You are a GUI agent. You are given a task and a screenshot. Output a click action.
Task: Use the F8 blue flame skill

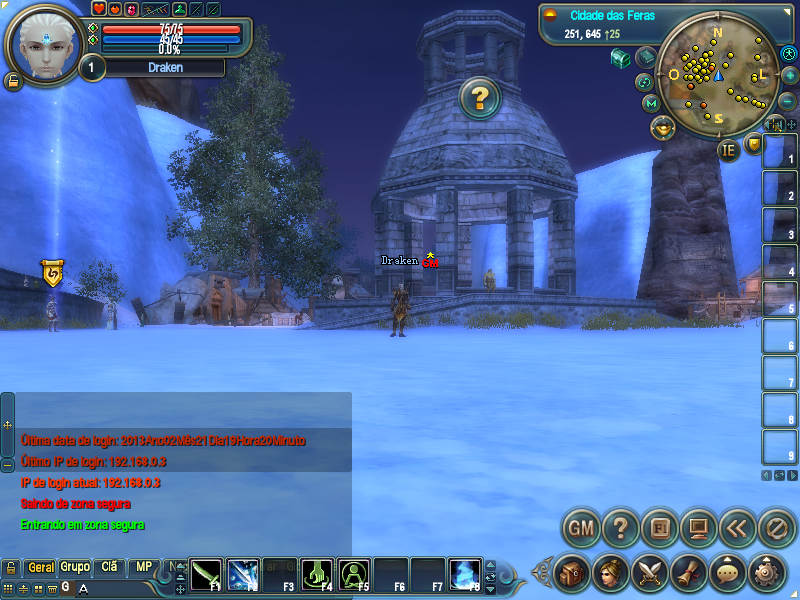tap(465, 573)
